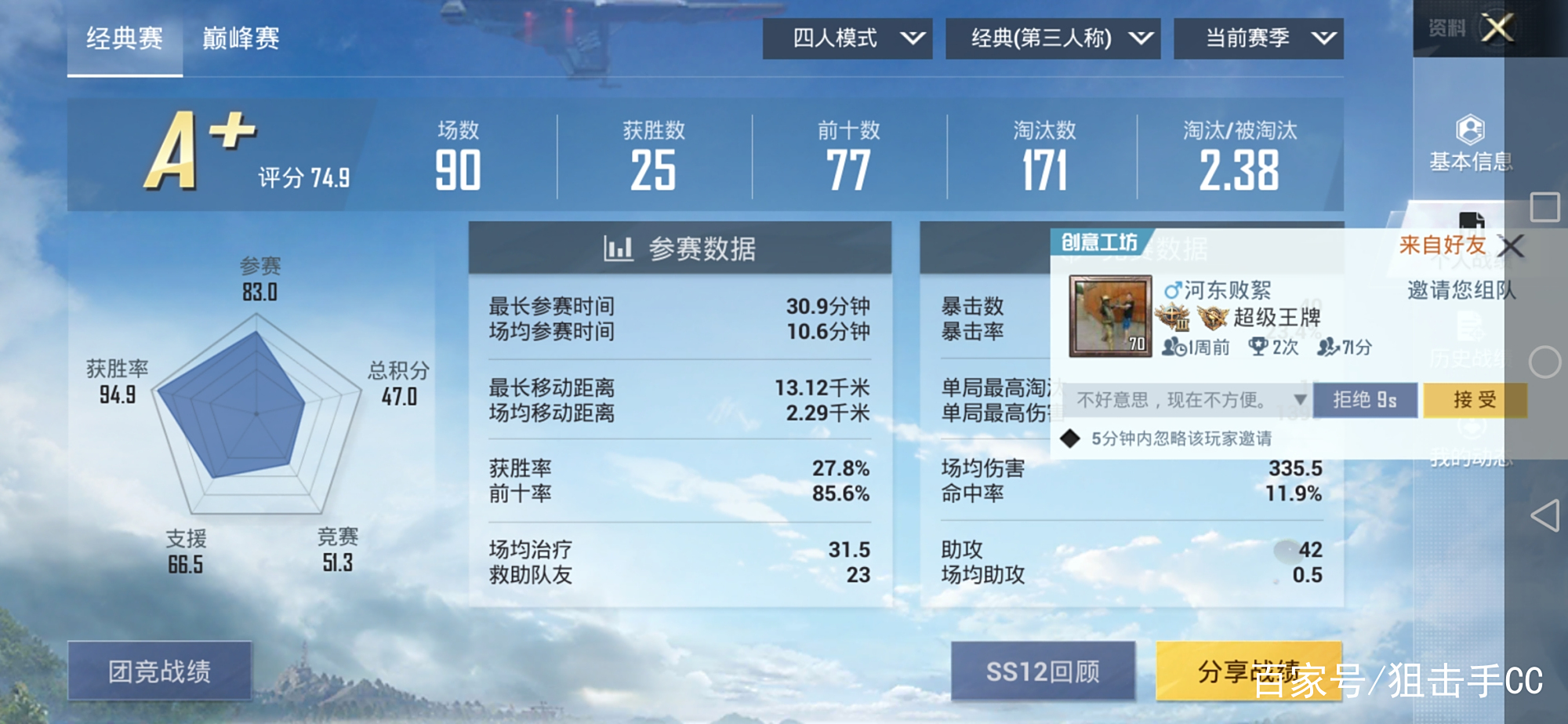Expand the decline reply message dropdown
The height and width of the screenshot is (724, 1568).
1299,401
